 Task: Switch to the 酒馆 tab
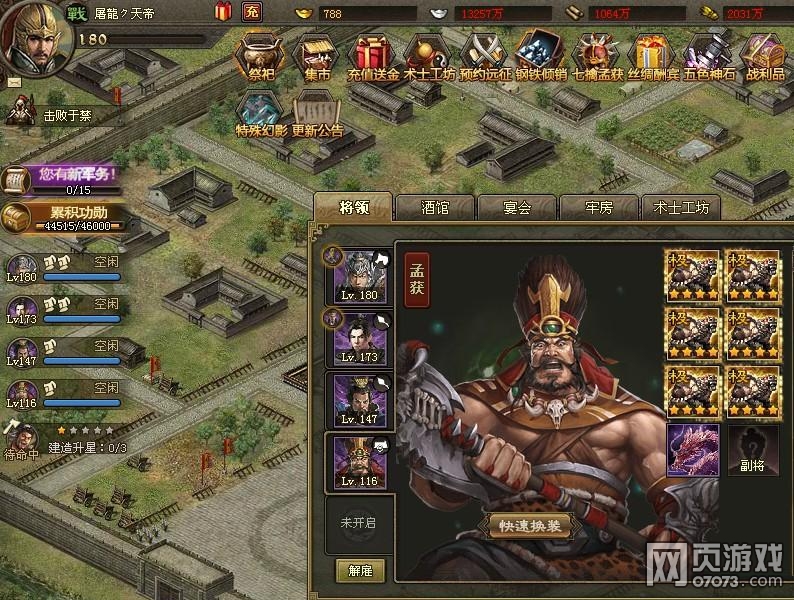434,208
